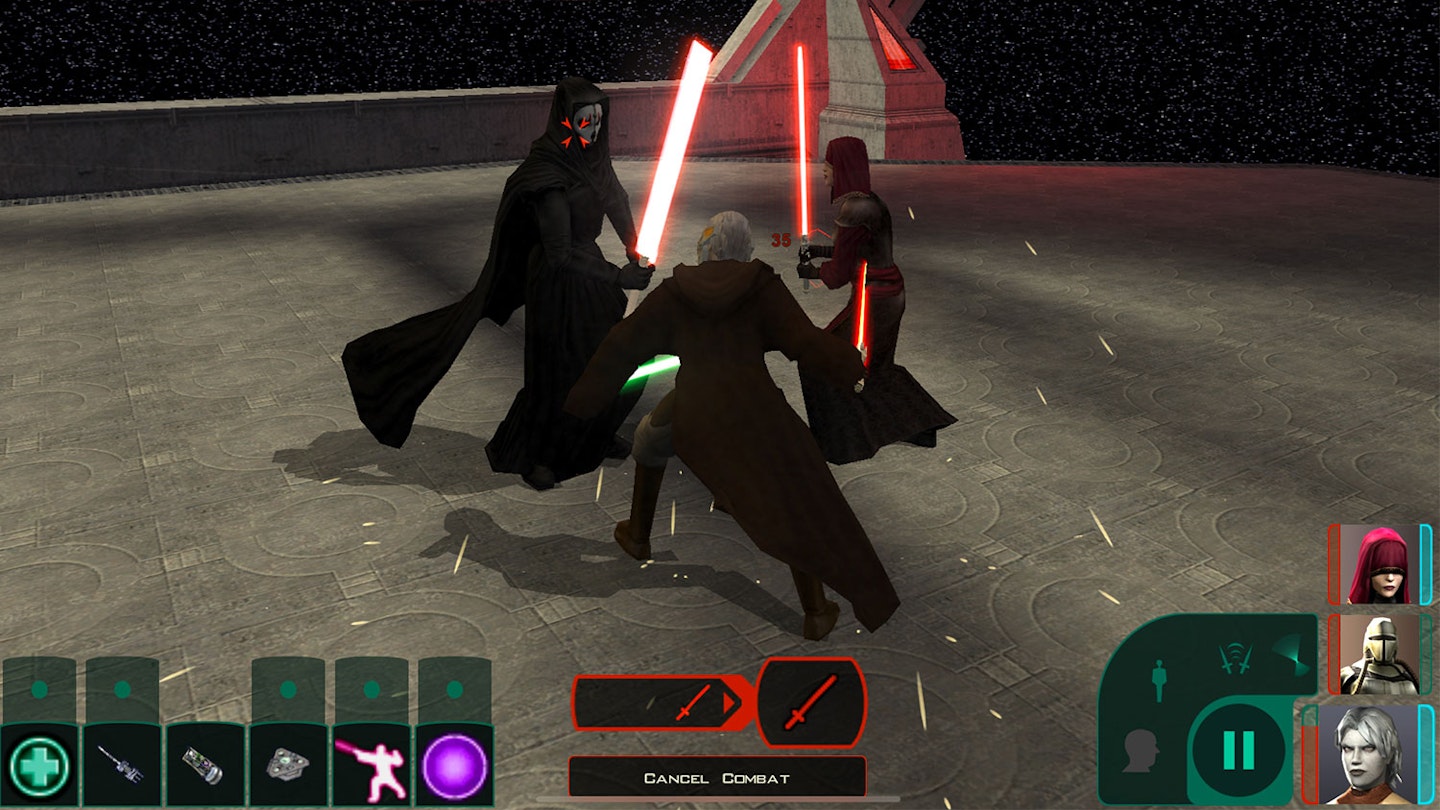The width and height of the screenshot is (1440, 810).
Task: Use the green medical cross heal item
Action: tap(39, 765)
